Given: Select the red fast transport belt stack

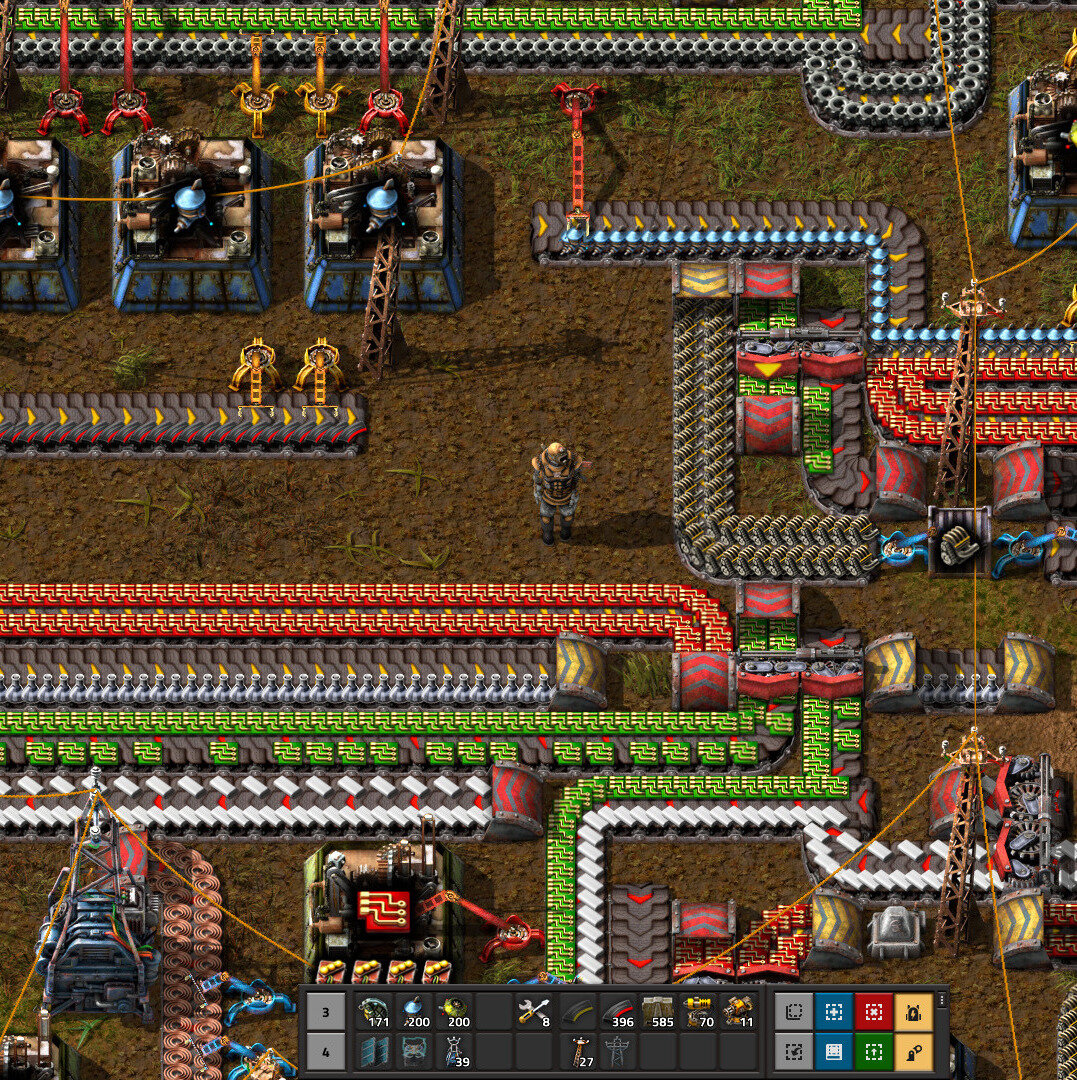Looking at the screenshot, I should (617, 1011).
